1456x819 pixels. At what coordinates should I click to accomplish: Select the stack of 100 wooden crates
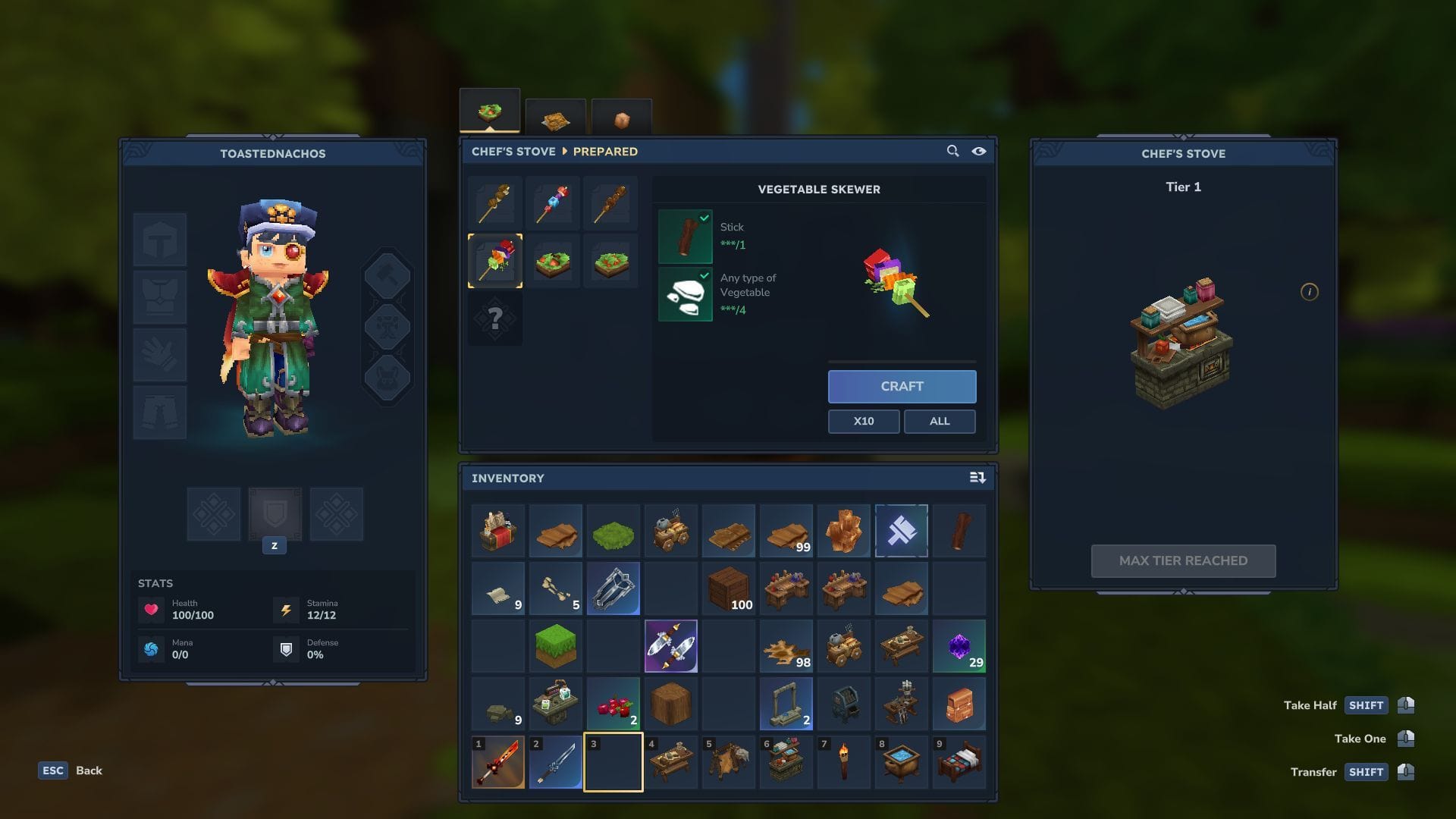[x=729, y=588]
